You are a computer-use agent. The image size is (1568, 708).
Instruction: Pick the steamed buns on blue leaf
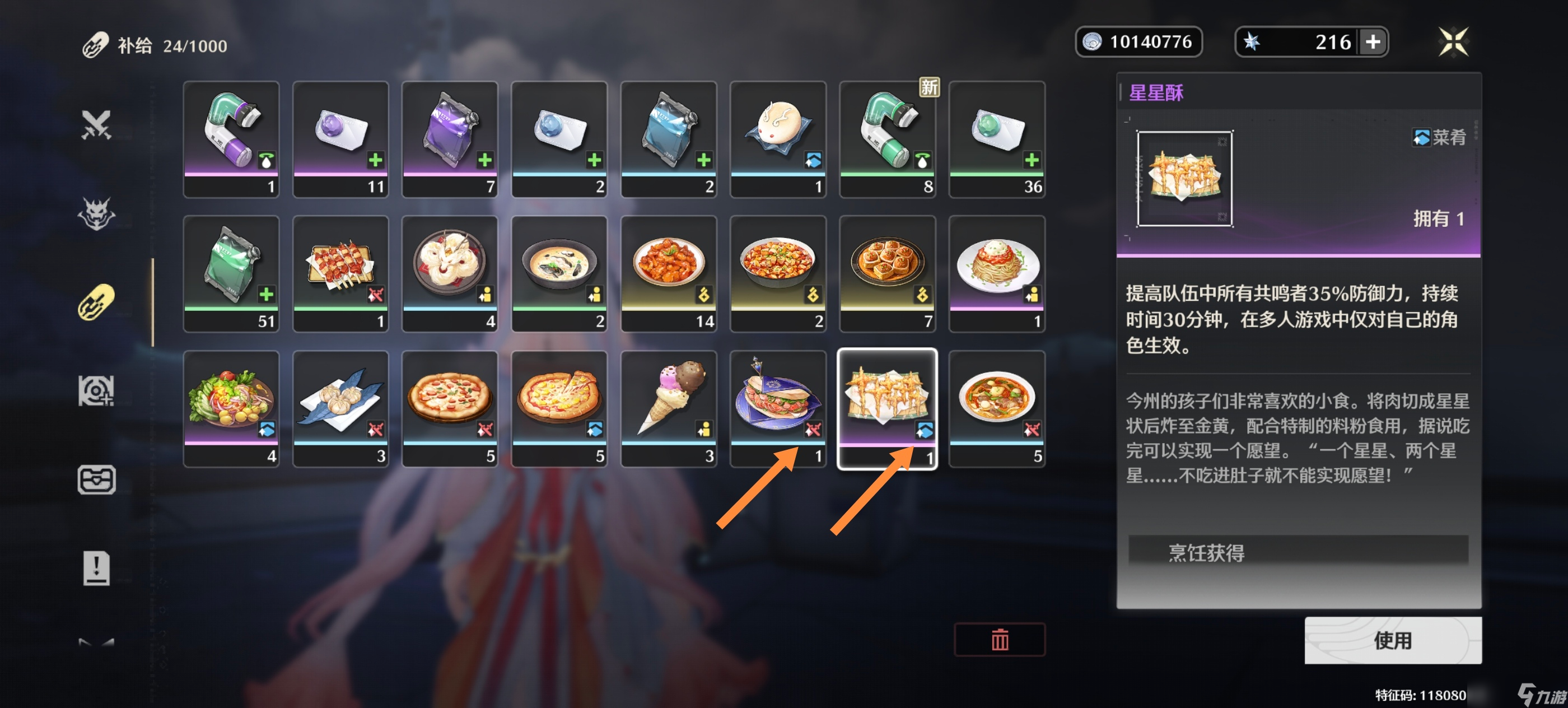[340, 408]
